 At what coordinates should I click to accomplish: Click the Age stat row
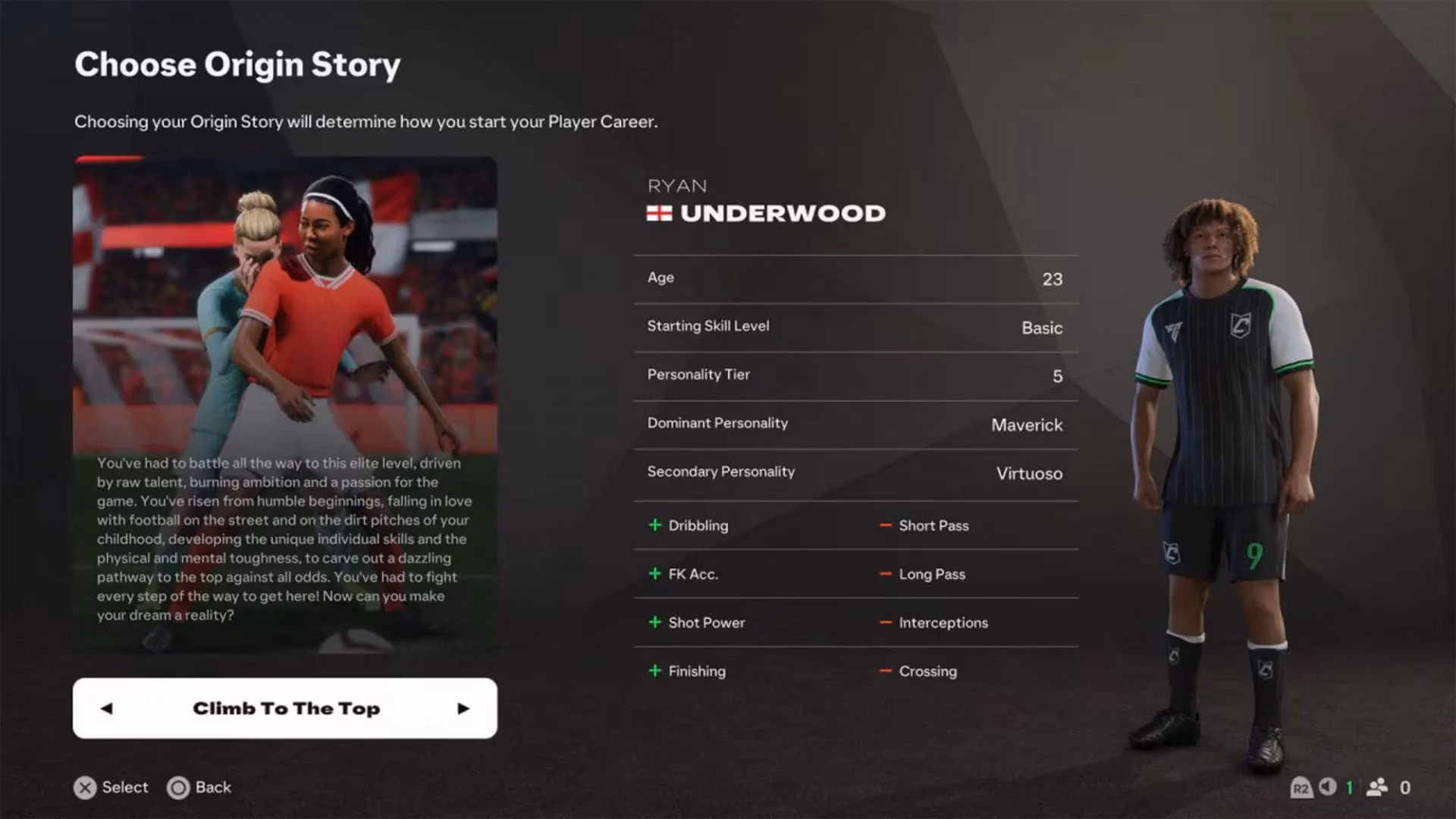coord(855,278)
